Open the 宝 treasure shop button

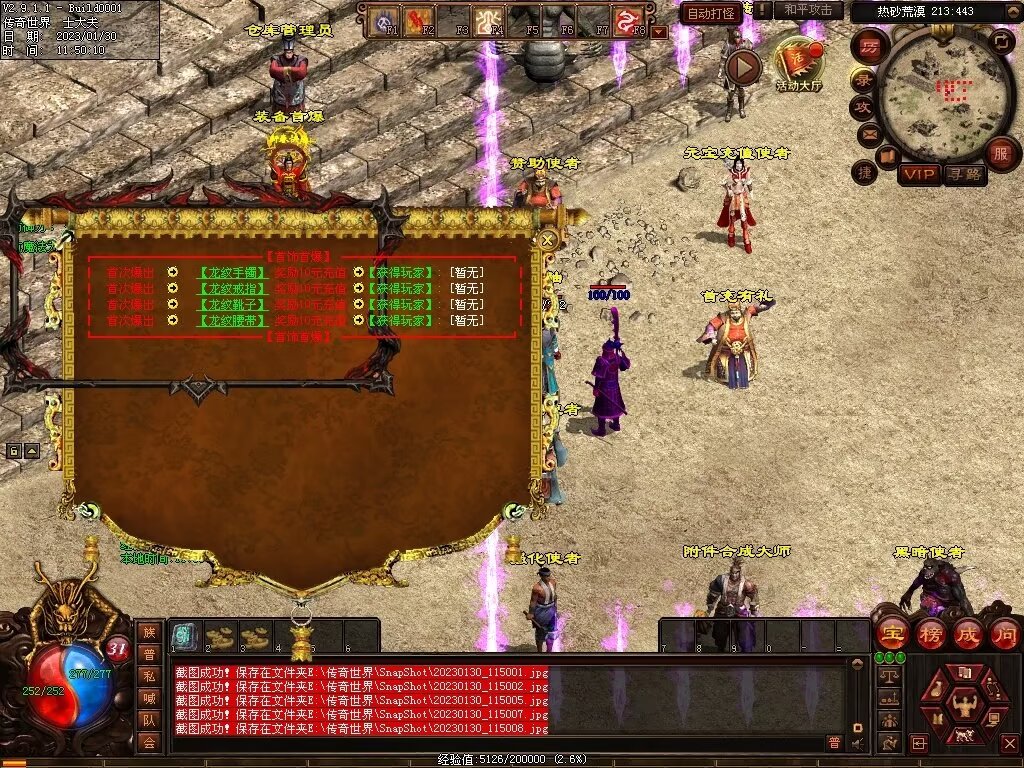pos(892,633)
